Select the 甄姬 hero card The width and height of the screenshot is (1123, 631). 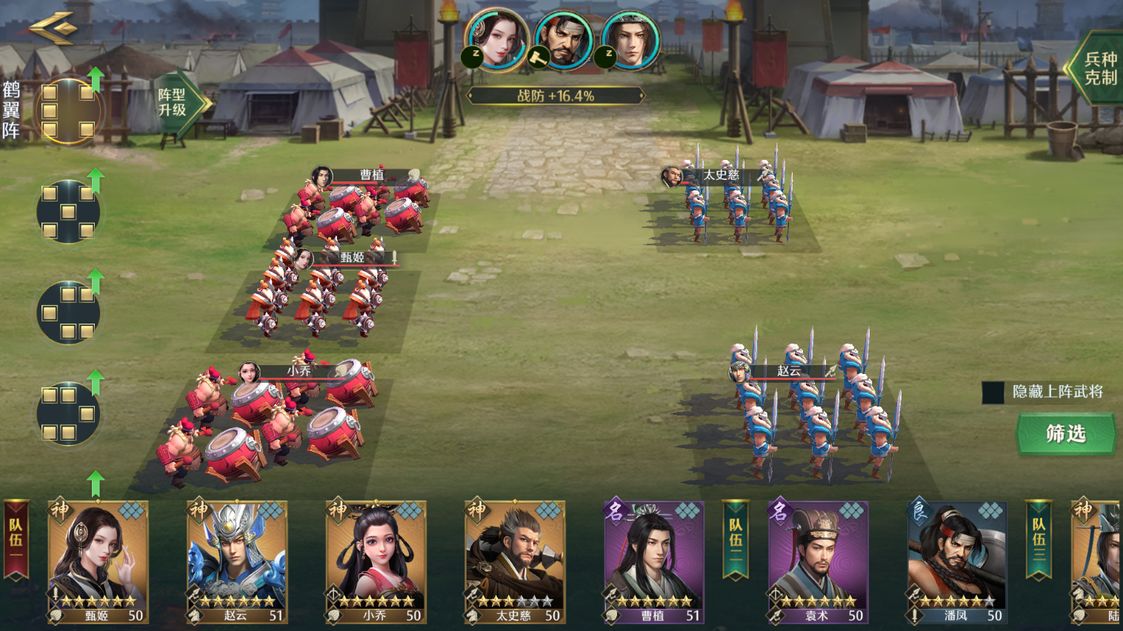(98, 562)
